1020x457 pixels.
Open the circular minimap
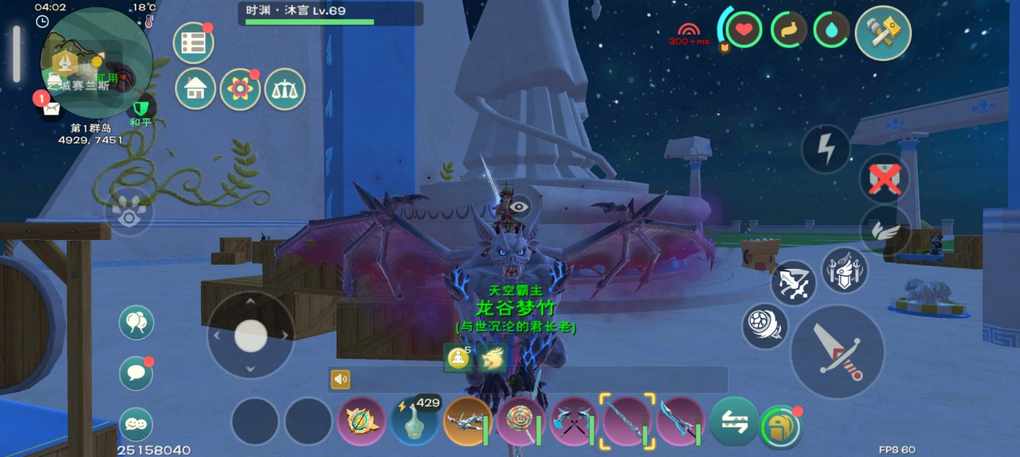95,62
